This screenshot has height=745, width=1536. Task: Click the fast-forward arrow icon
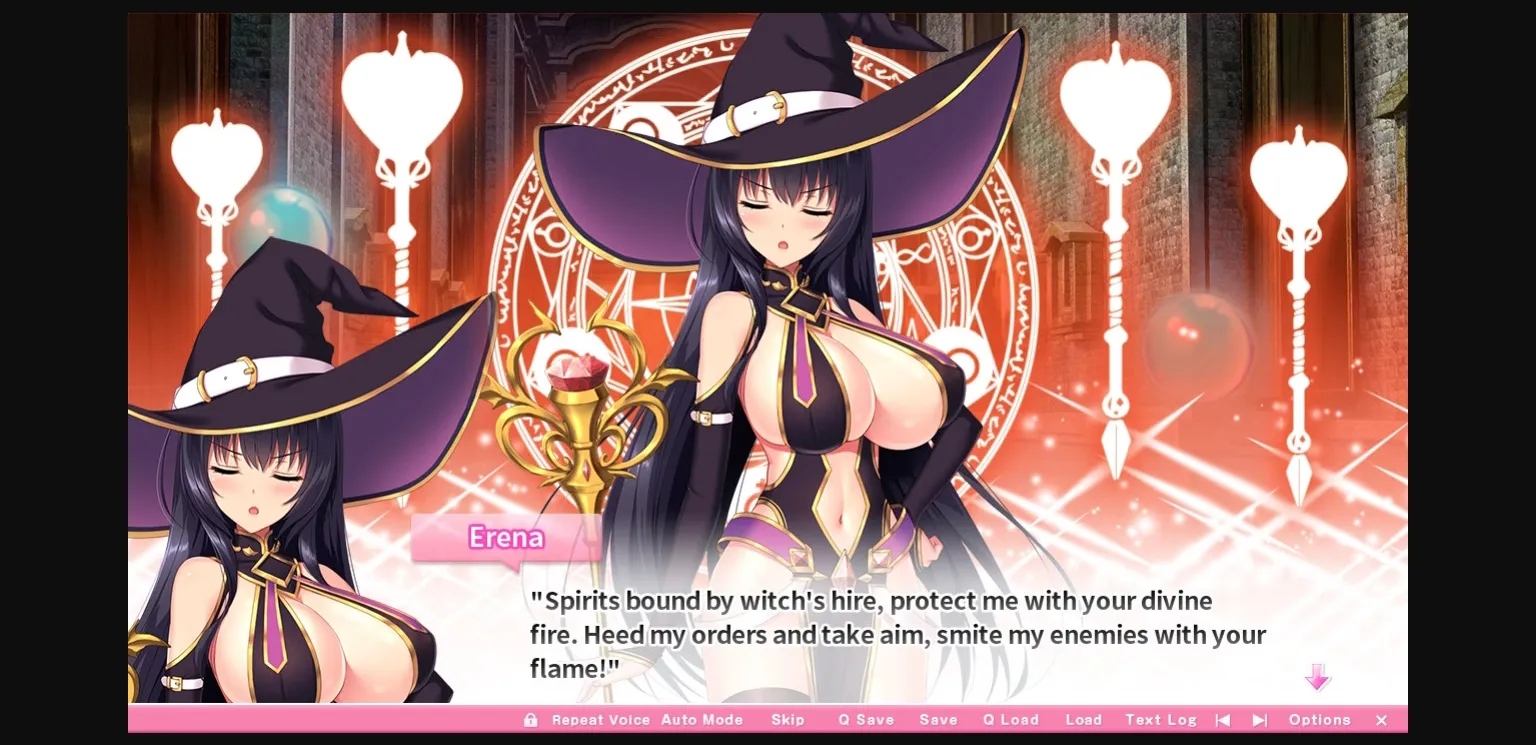click(1259, 719)
